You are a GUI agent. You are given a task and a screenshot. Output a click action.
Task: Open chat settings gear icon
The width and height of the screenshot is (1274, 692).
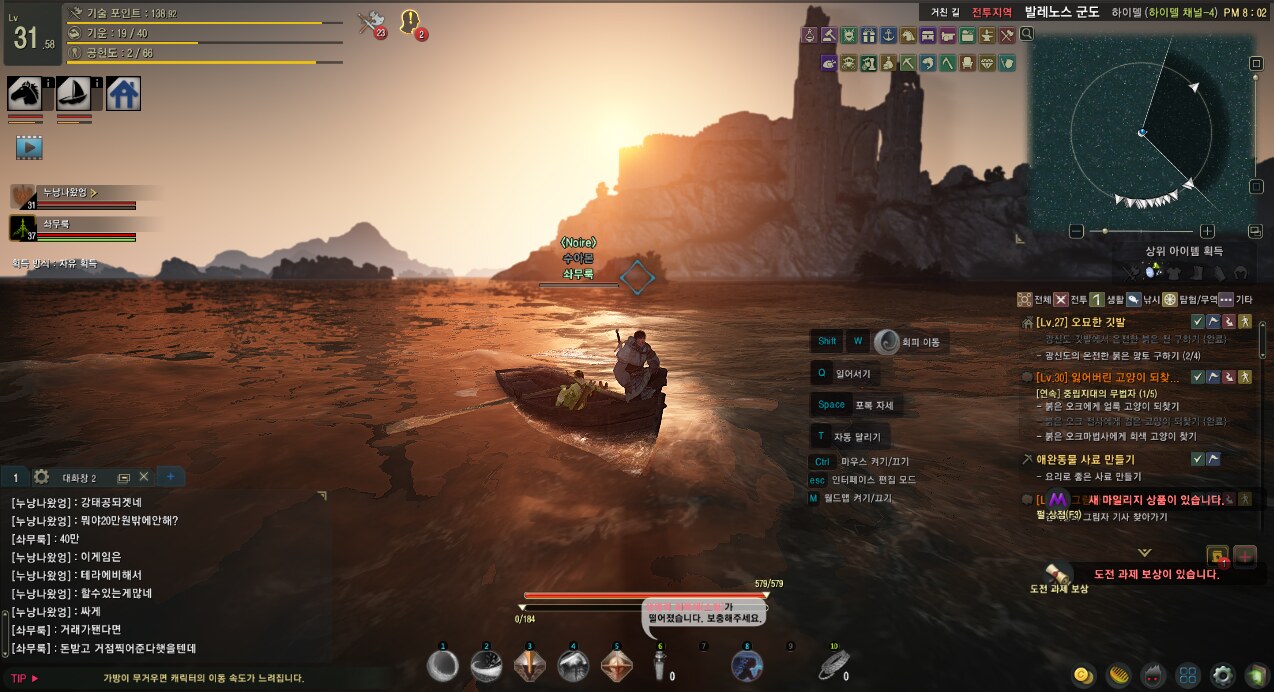click(41, 477)
